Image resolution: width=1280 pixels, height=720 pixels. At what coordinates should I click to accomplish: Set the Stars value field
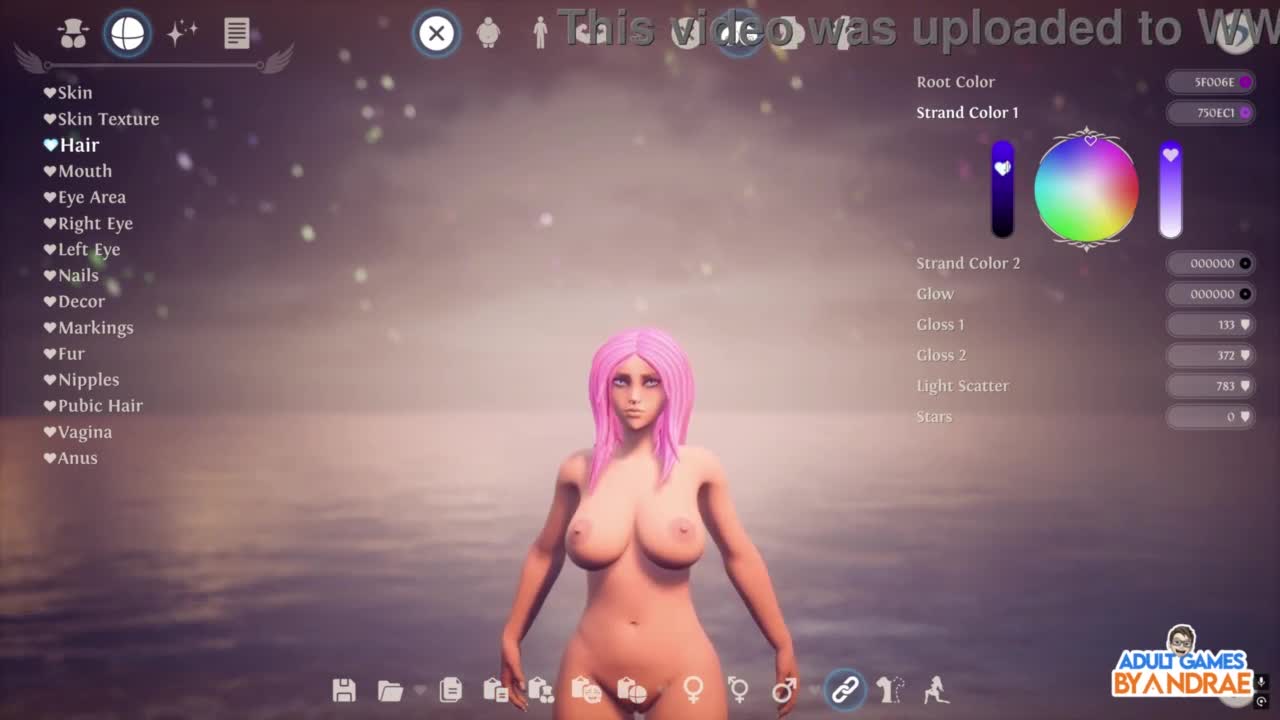coord(1211,417)
